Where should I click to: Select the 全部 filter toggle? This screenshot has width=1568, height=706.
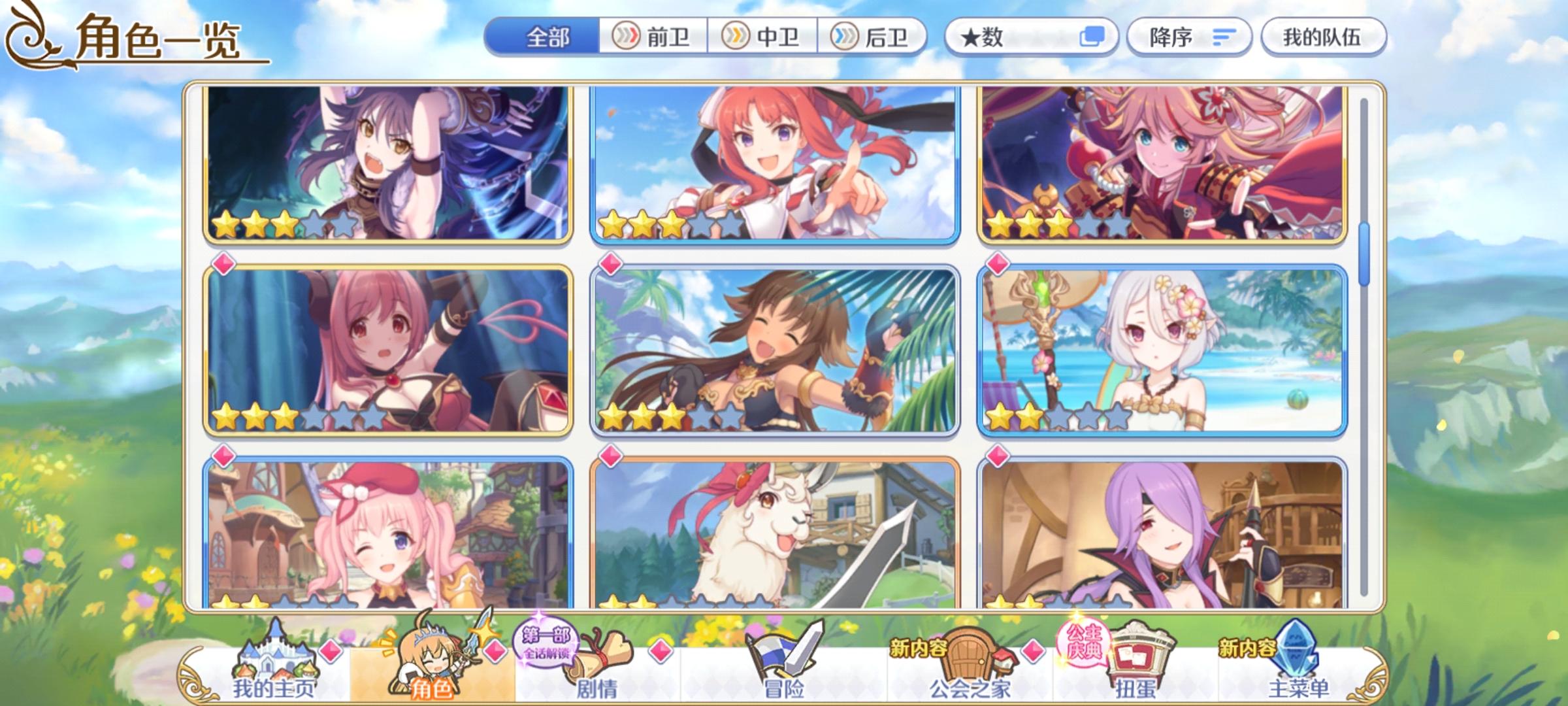click(549, 37)
